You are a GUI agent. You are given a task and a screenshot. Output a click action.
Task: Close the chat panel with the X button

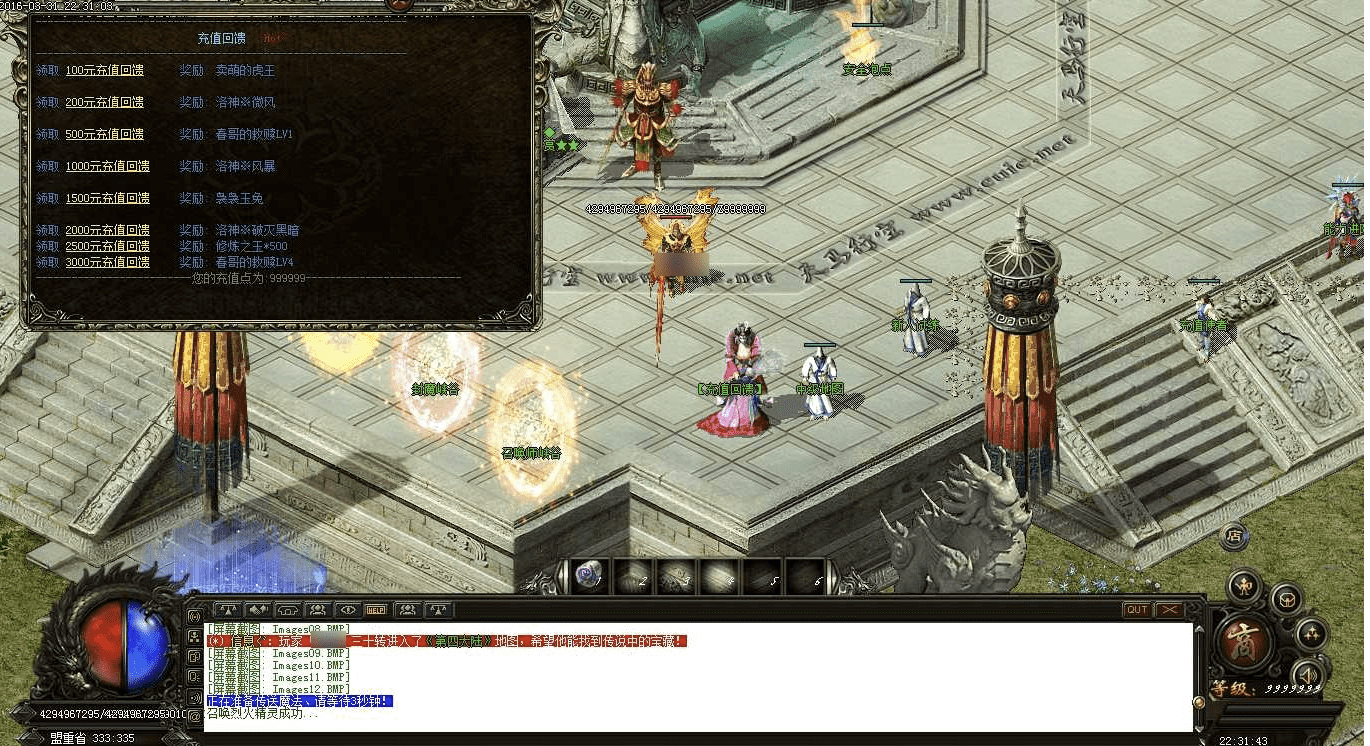point(1168,610)
